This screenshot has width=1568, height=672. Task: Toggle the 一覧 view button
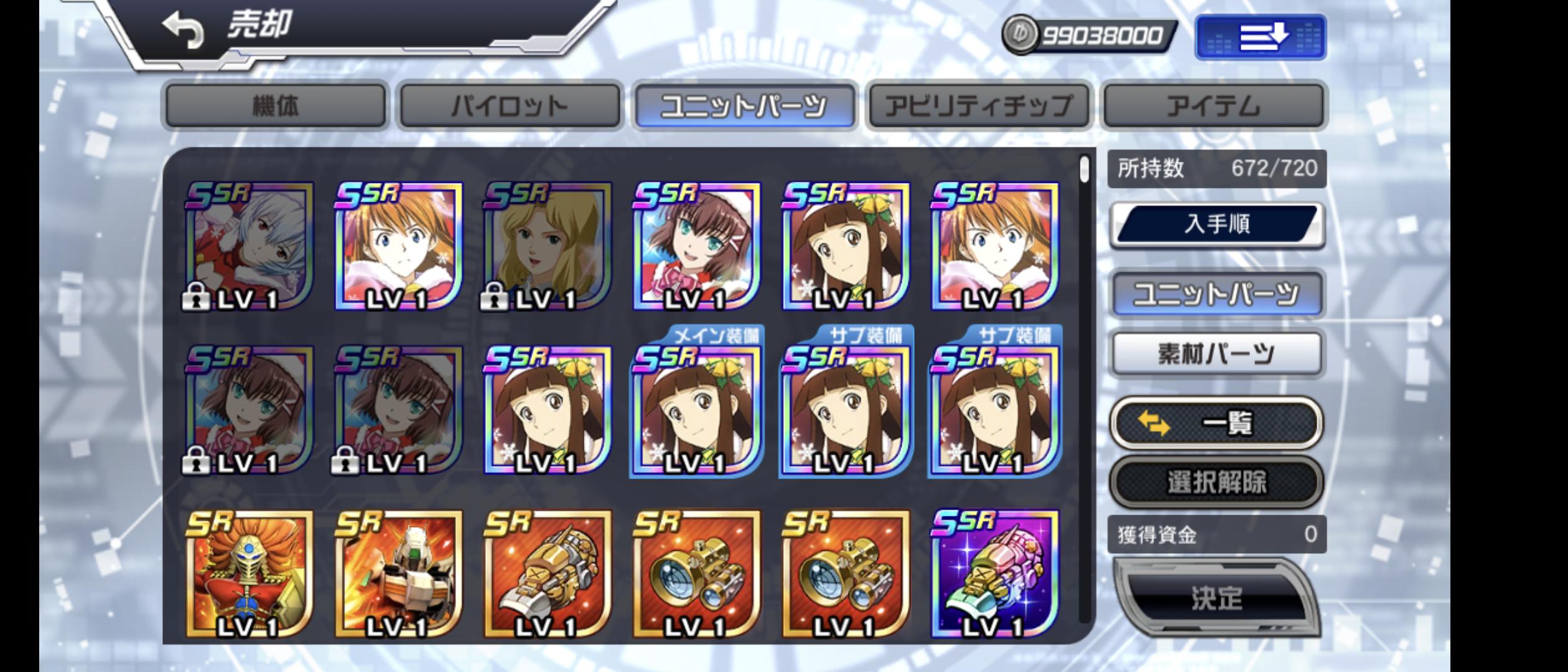(x=1217, y=424)
